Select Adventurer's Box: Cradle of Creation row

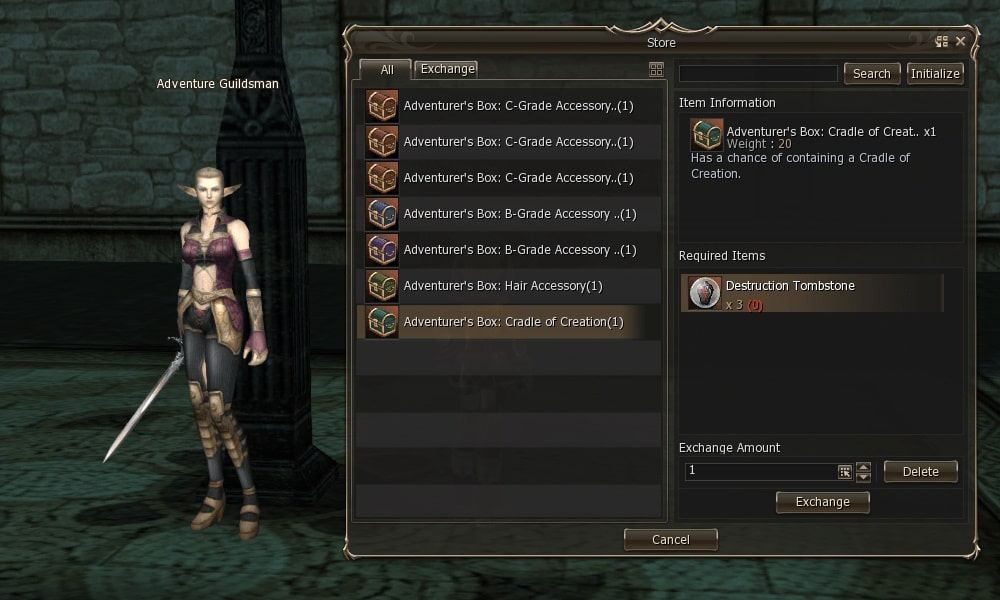pos(510,322)
